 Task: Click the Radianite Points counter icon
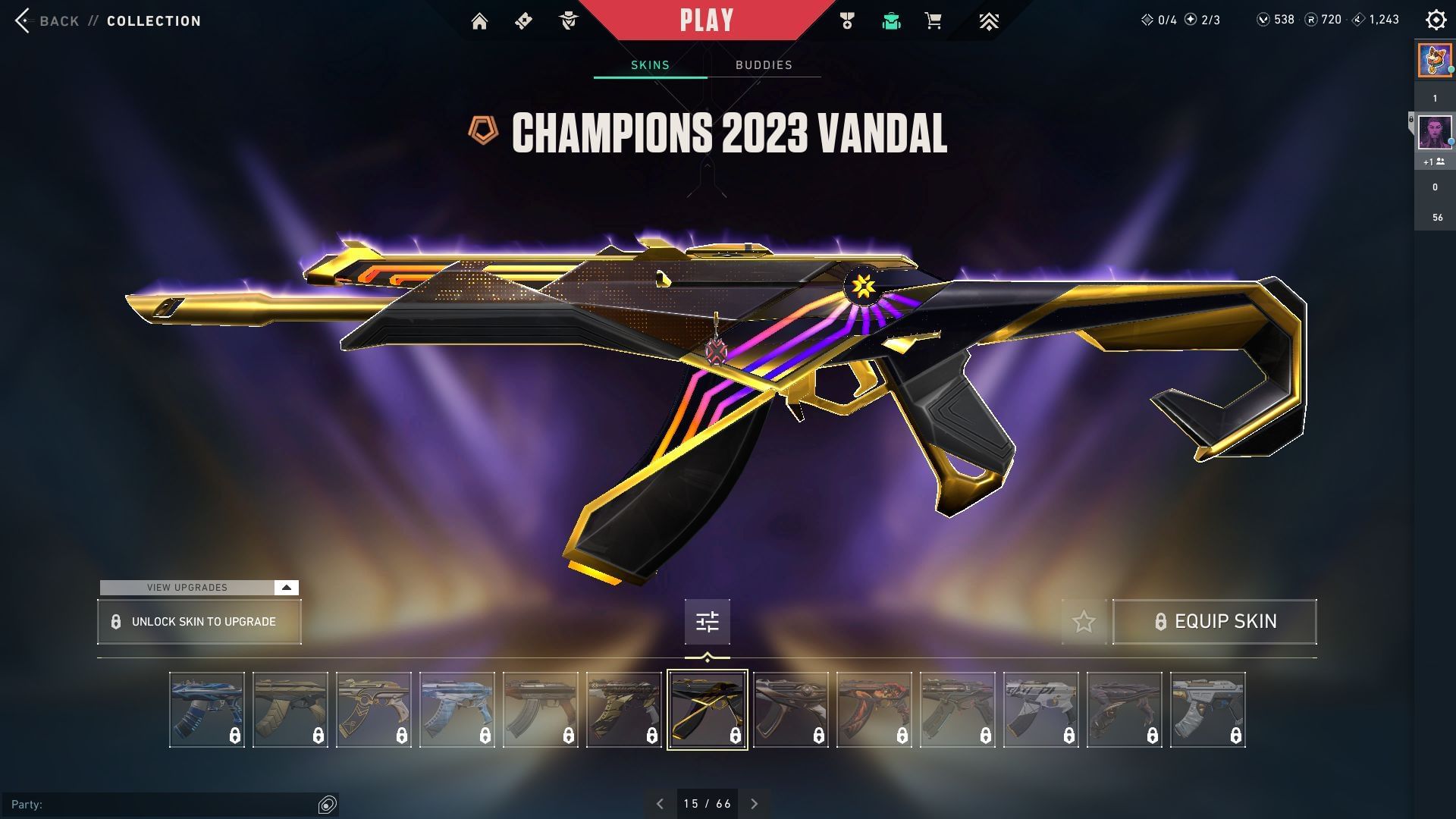[x=1310, y=20]
